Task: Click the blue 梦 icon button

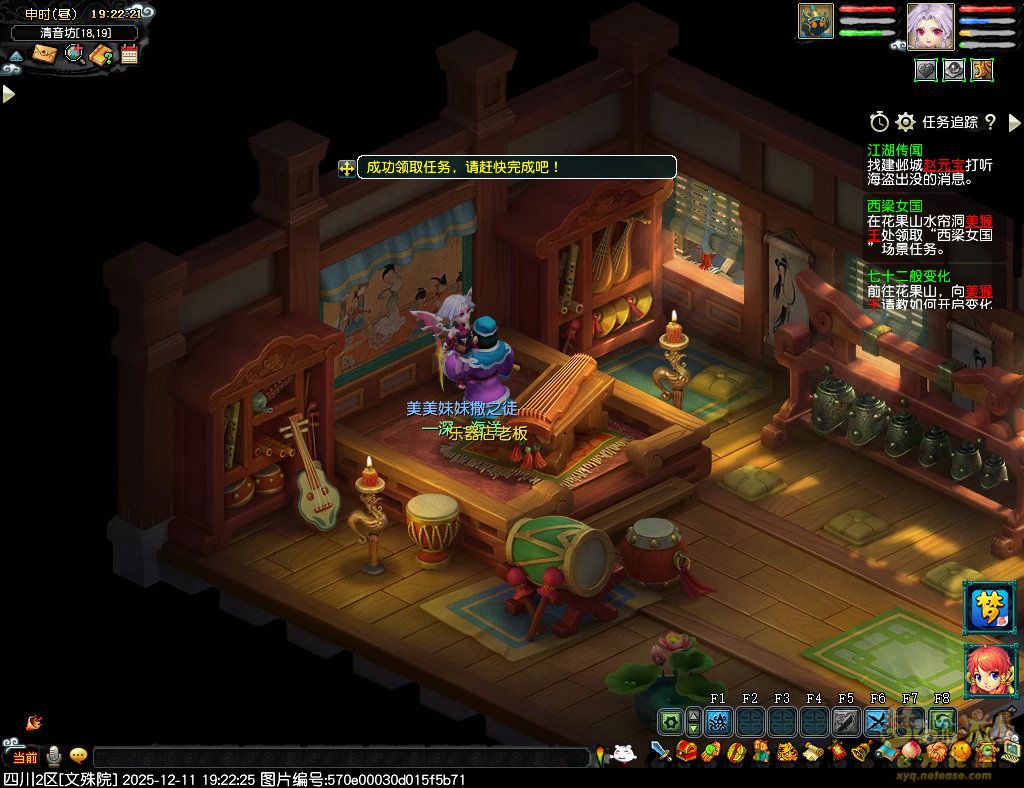Action: 988,608
